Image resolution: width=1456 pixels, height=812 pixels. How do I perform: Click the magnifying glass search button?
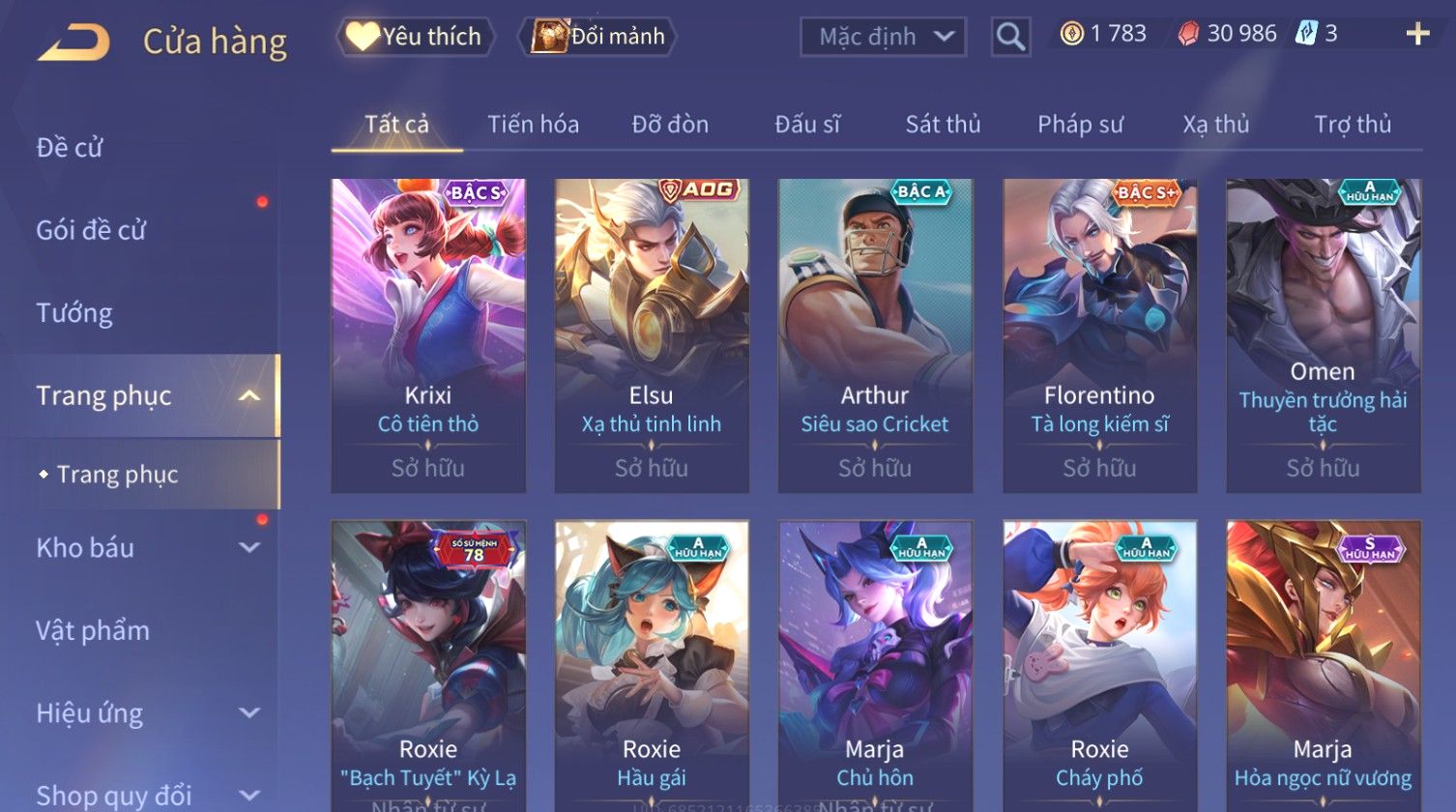[1010, 38]
